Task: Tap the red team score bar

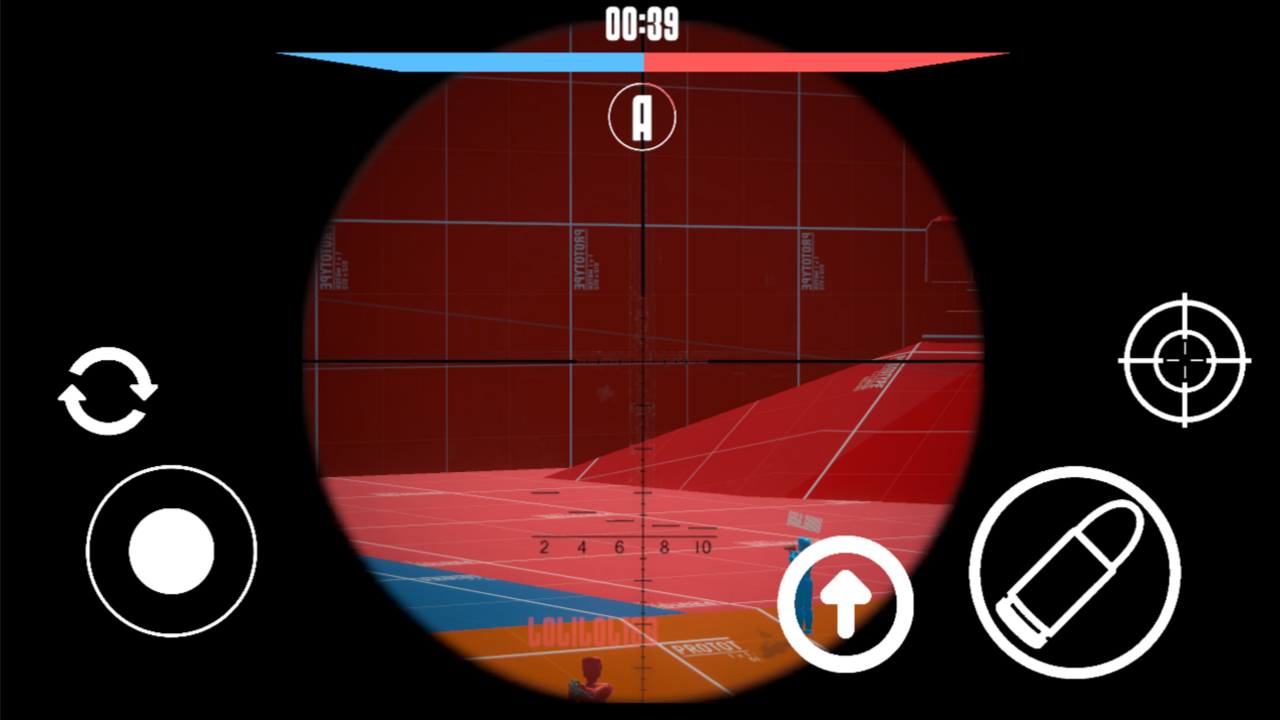Action: pyautogui.click(x=820, y=58)
